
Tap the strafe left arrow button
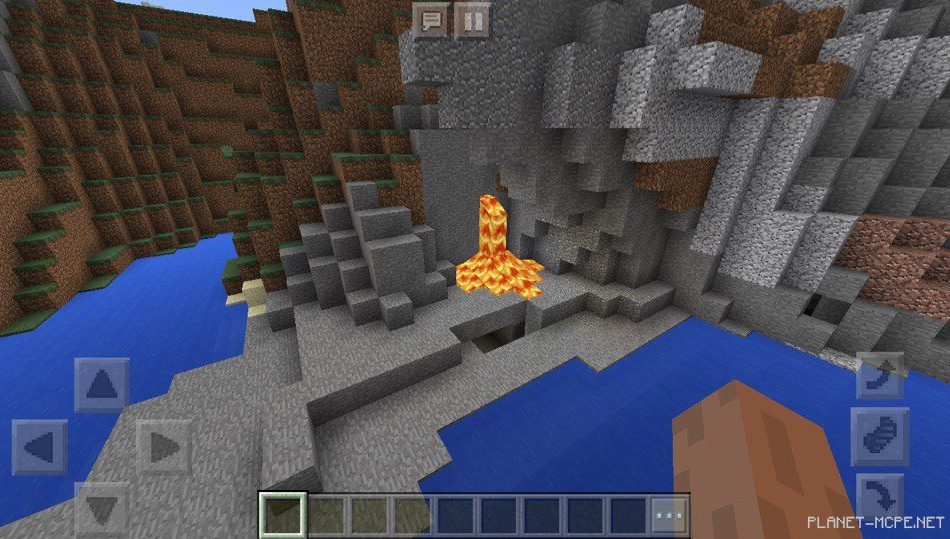pos(40,446)
